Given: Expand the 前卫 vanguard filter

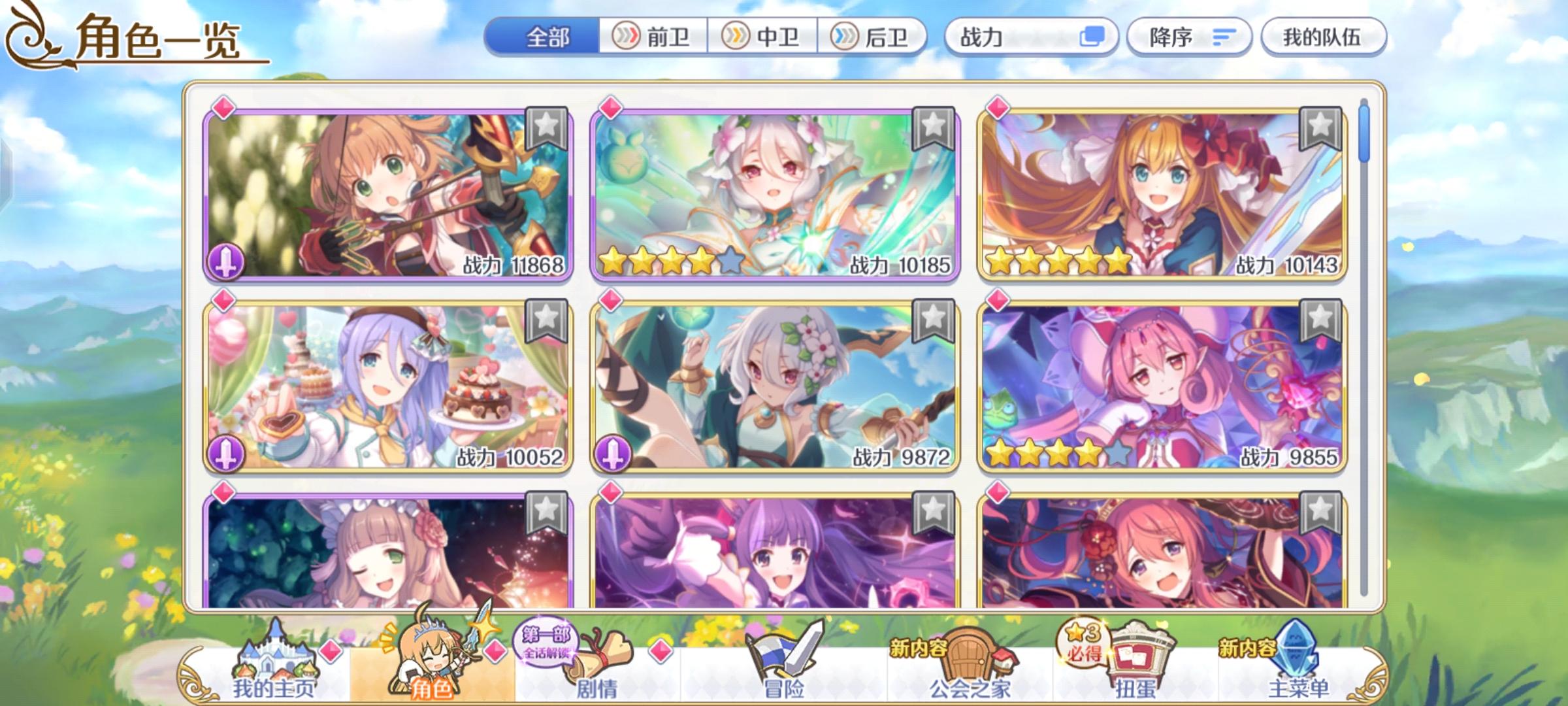Looking at the screenshot, I should pos(653,38).
